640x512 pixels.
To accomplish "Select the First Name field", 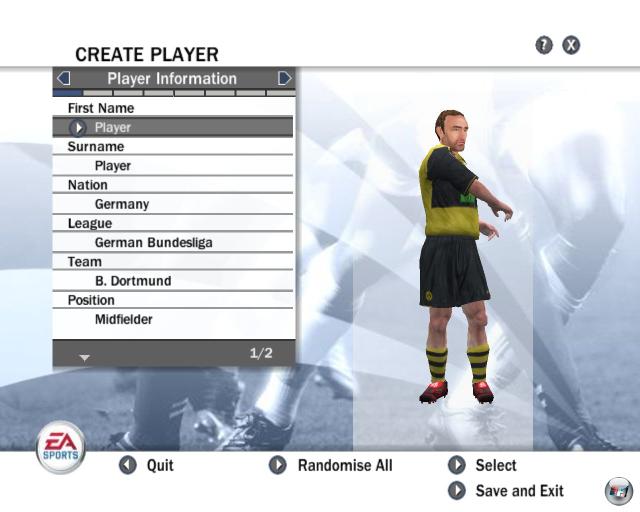I will tap(173, 127).
